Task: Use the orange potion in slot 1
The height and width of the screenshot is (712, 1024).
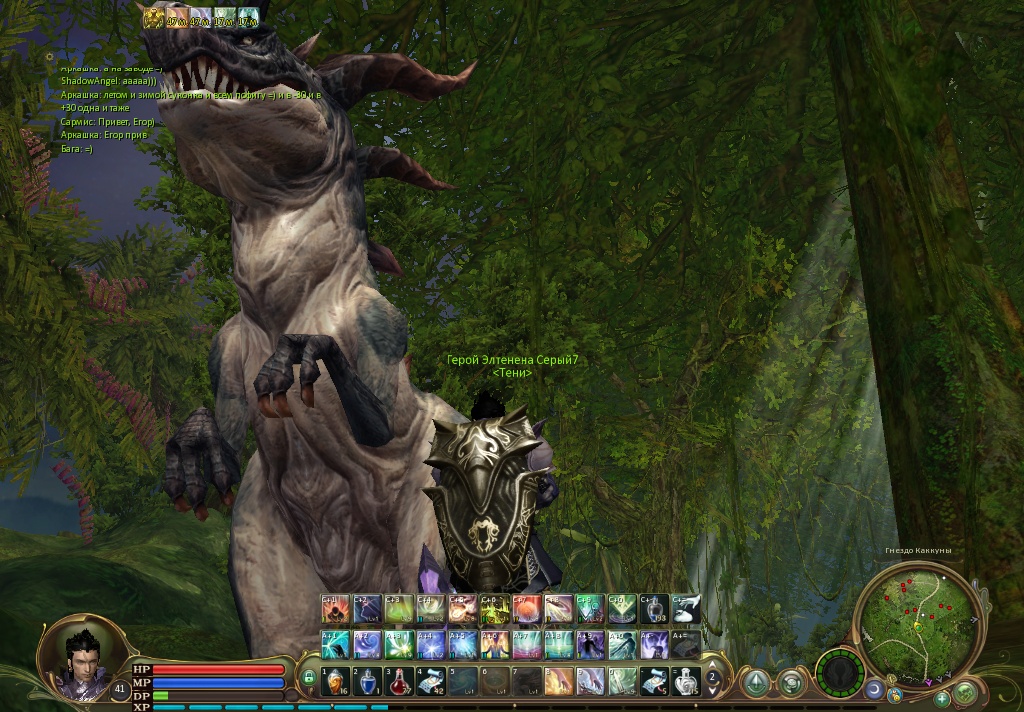Action: coord(335,682)
